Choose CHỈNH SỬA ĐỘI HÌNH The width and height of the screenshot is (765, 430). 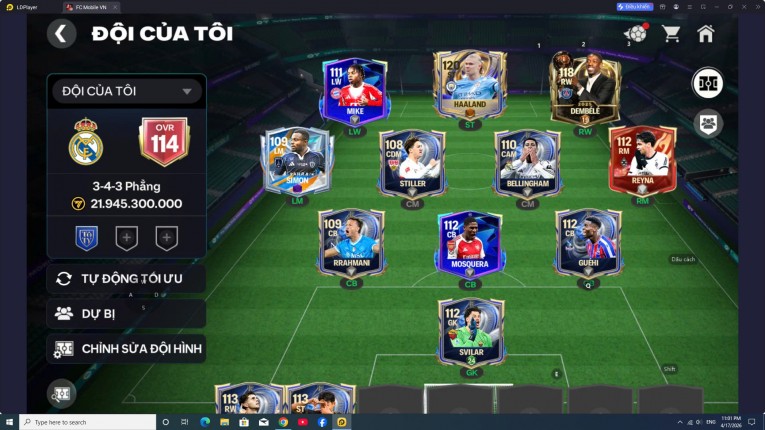[x=126, y=349]
